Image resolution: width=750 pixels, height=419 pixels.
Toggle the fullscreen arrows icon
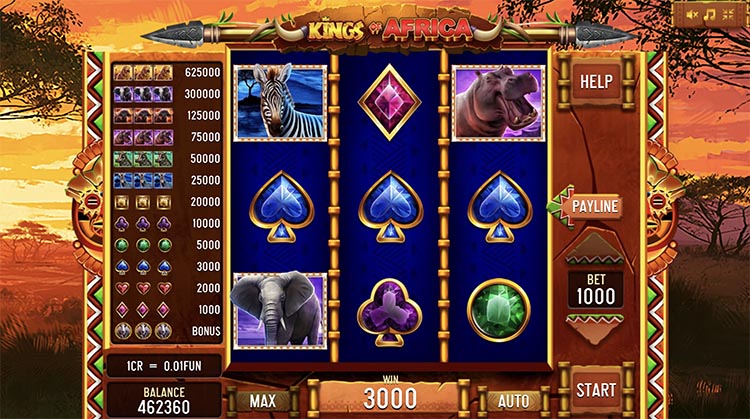(728, 15)
